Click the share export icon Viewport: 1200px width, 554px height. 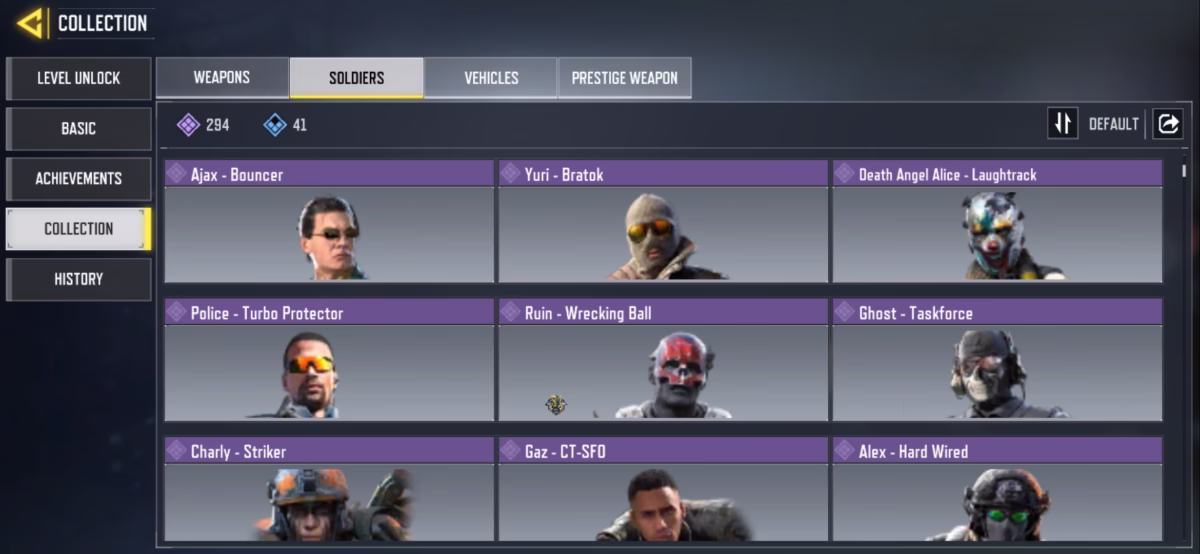coord(1167,123)
